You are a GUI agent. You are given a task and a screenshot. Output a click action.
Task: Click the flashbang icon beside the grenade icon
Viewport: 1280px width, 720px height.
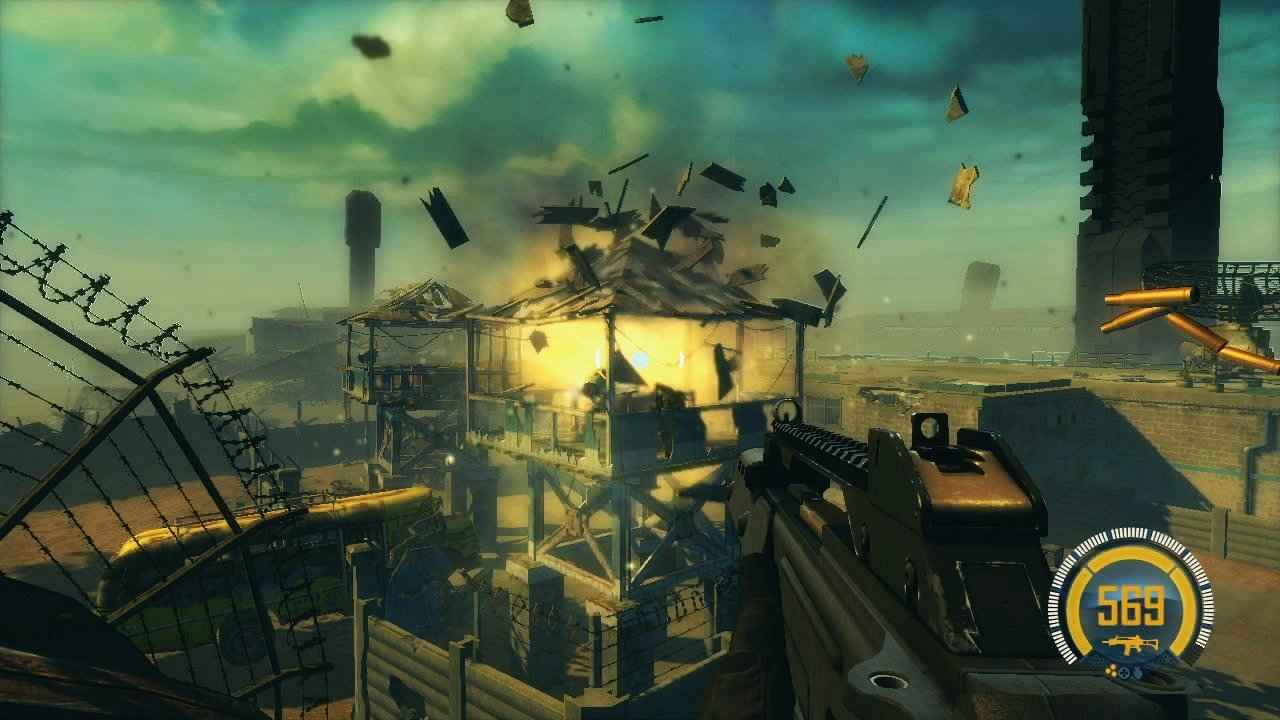click(x=1124, y=671)
